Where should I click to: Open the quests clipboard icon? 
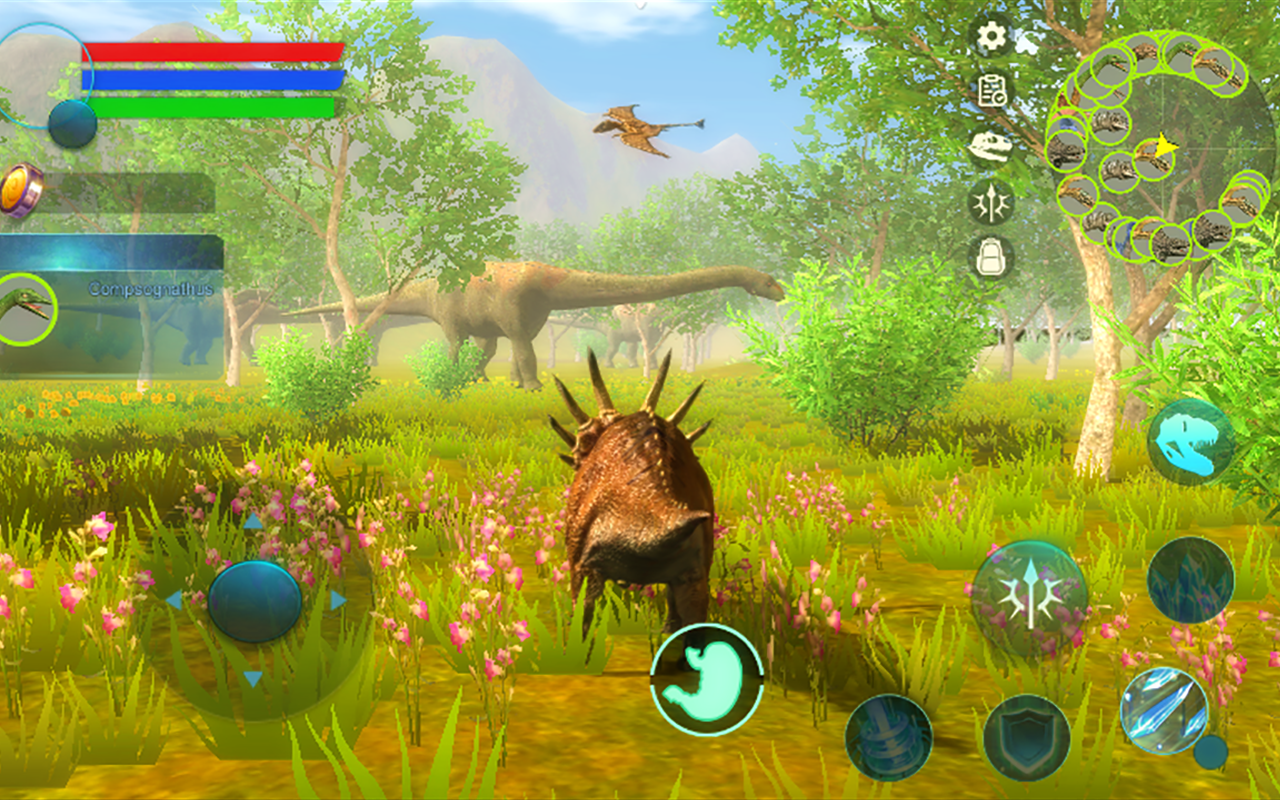pyautogui.click(x=990, y=89)
